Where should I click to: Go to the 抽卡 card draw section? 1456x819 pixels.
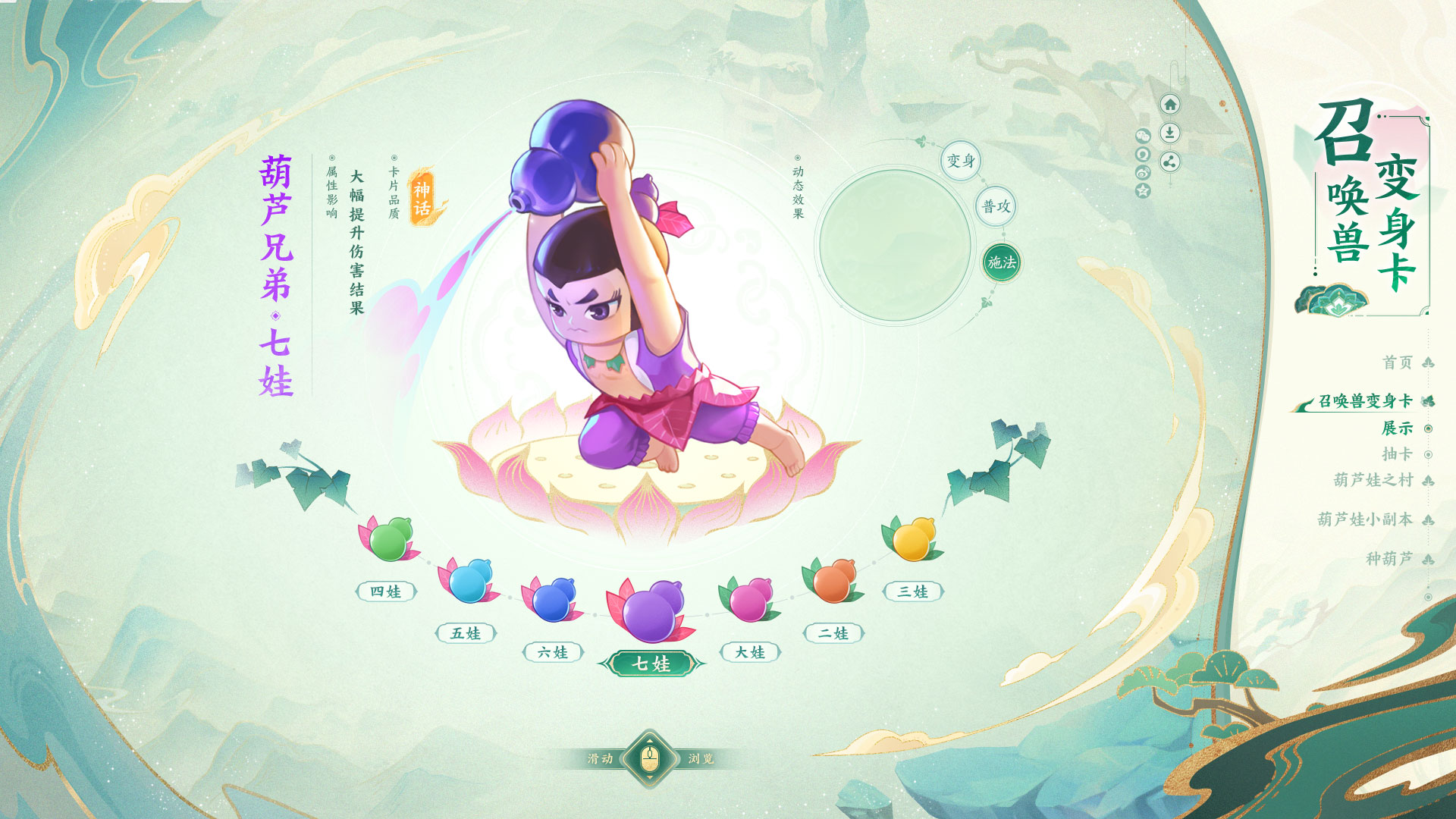pos(1398,454)
